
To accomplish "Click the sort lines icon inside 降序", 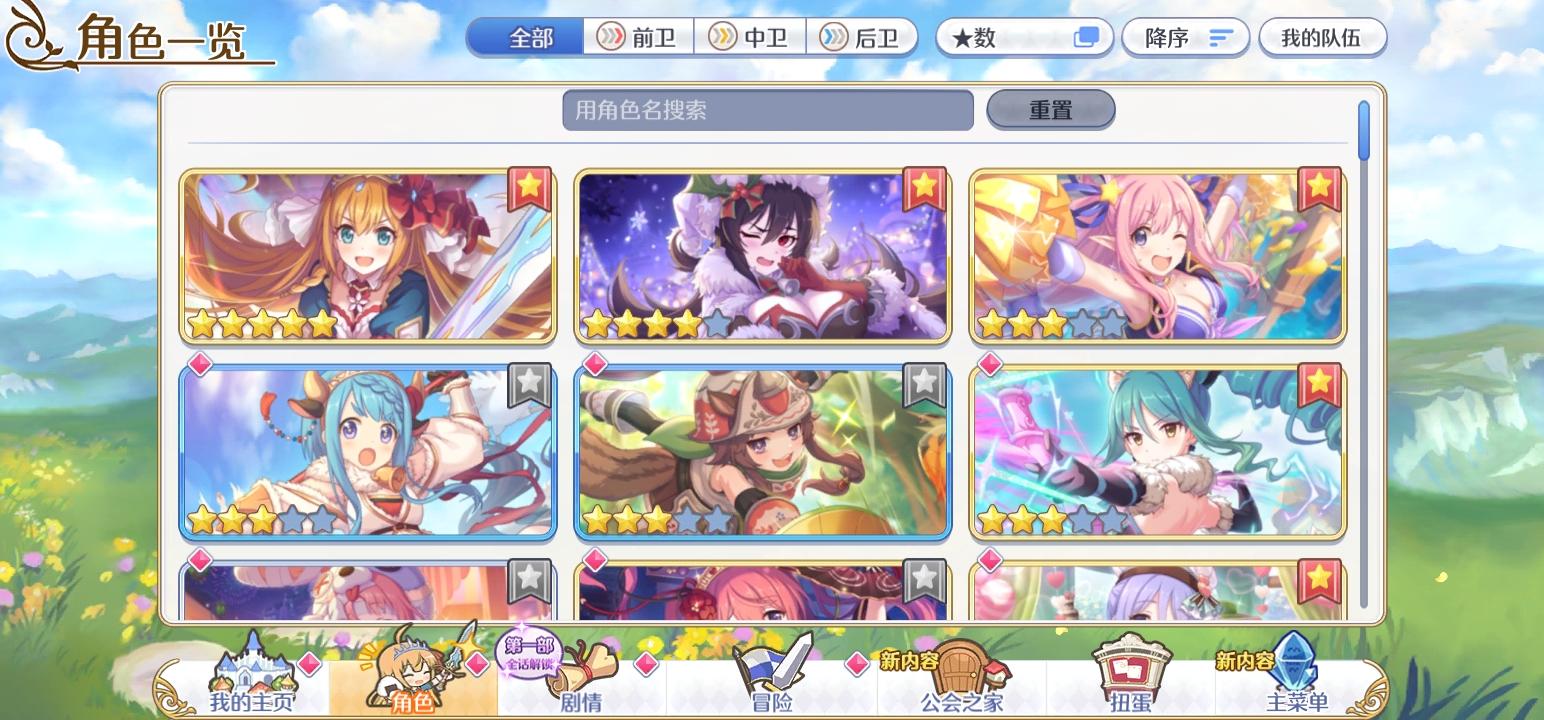I will (x=1218, y=36).
